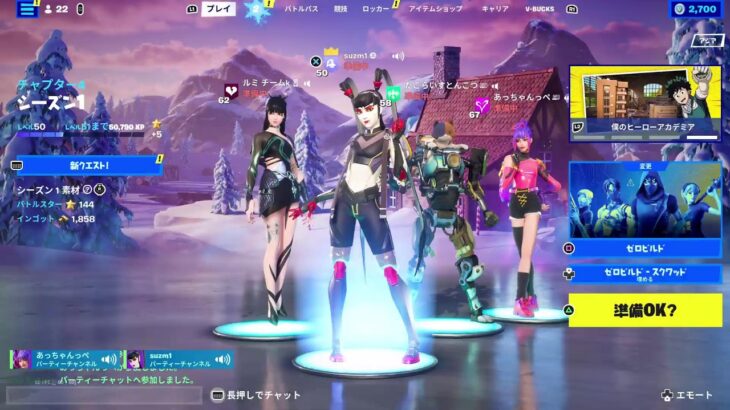Image resolution: width=730 pixels, height=410 pixels.
Task: Open the ロッカー tab
Action: tap(376, 9)
